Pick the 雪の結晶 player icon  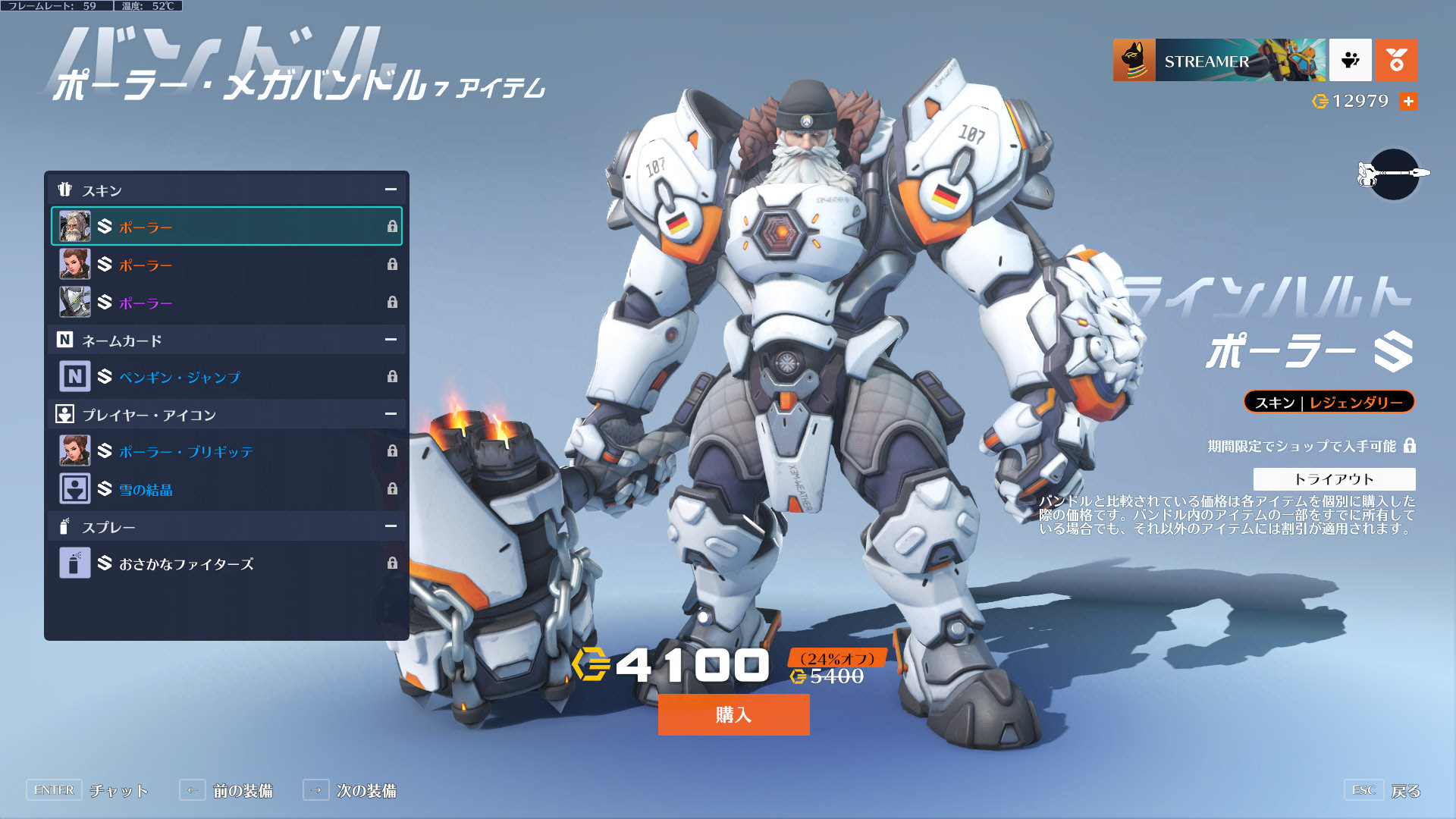(x=226, y=488)
